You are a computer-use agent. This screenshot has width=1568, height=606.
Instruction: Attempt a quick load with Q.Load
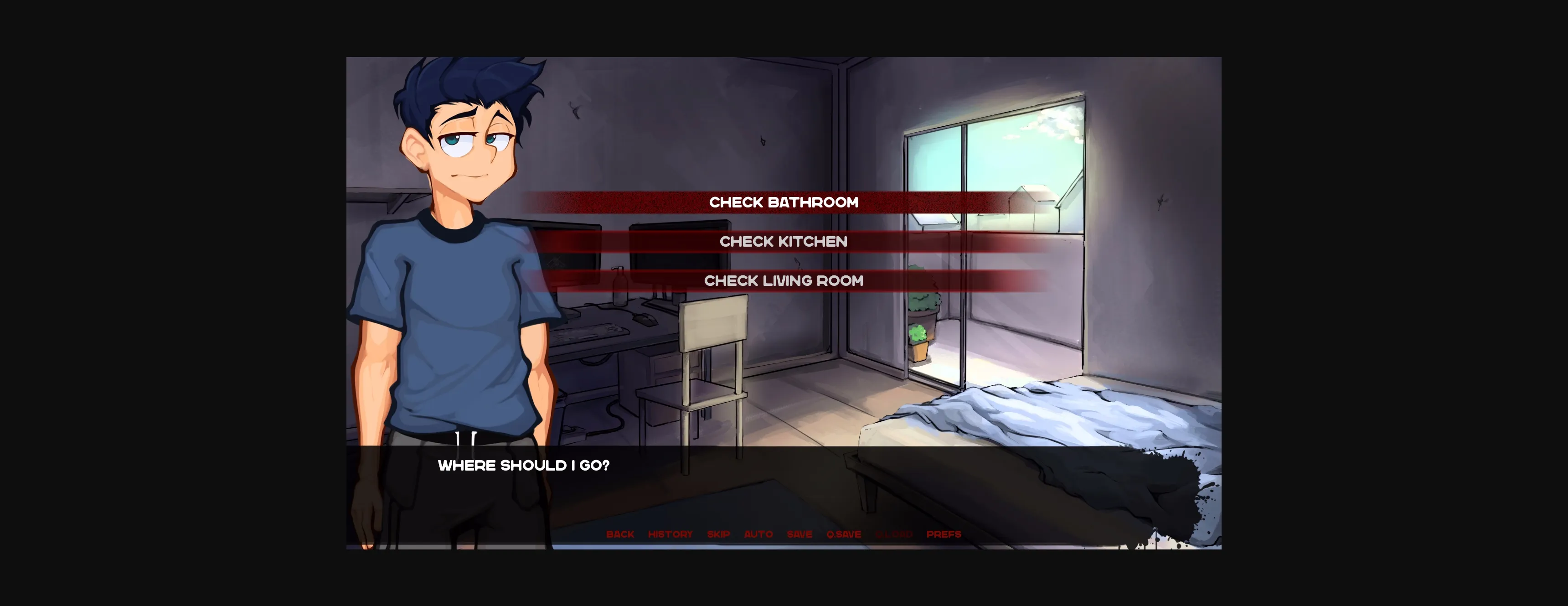(893, 534)
